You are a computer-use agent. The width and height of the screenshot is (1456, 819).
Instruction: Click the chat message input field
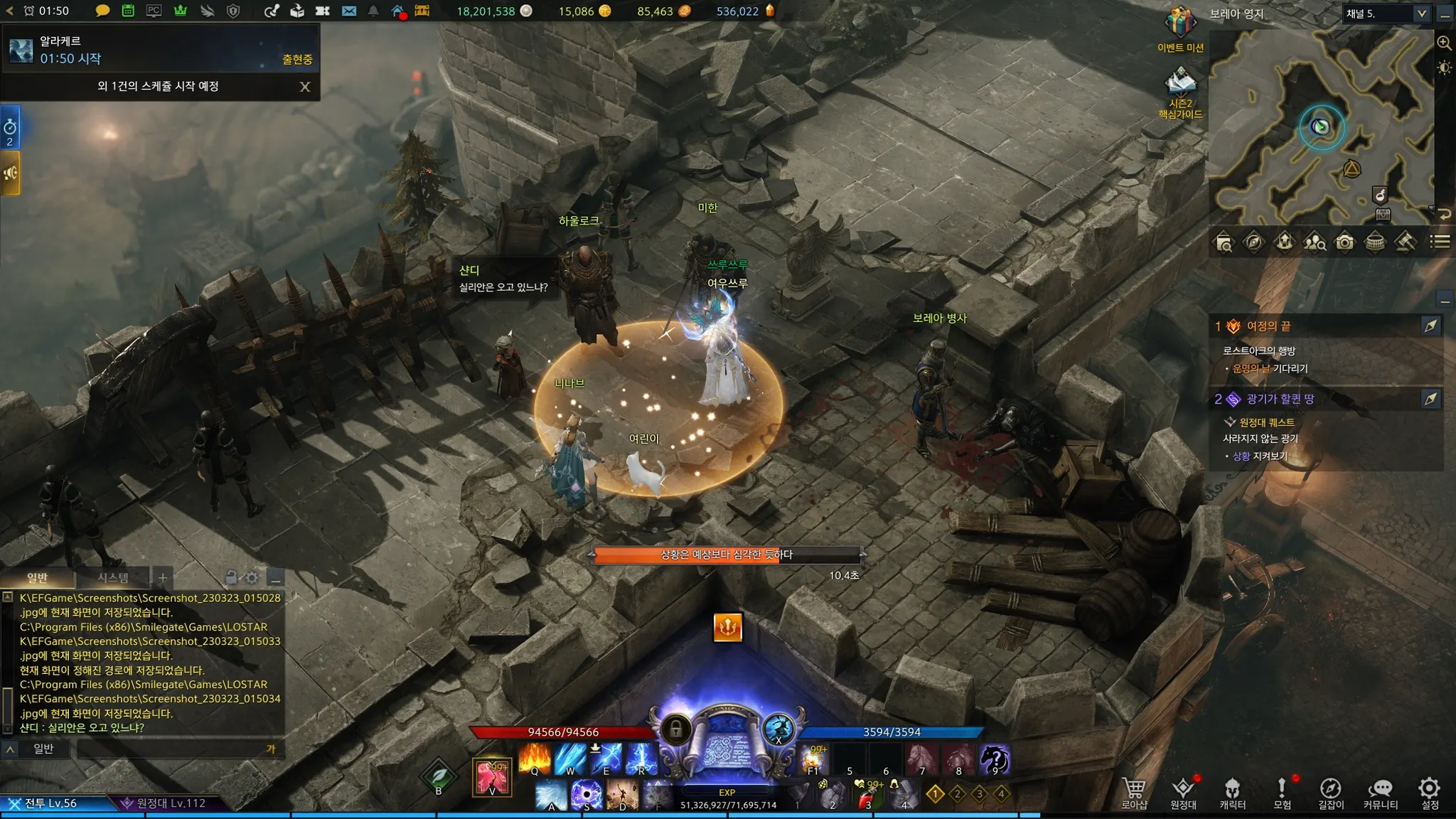171,749
